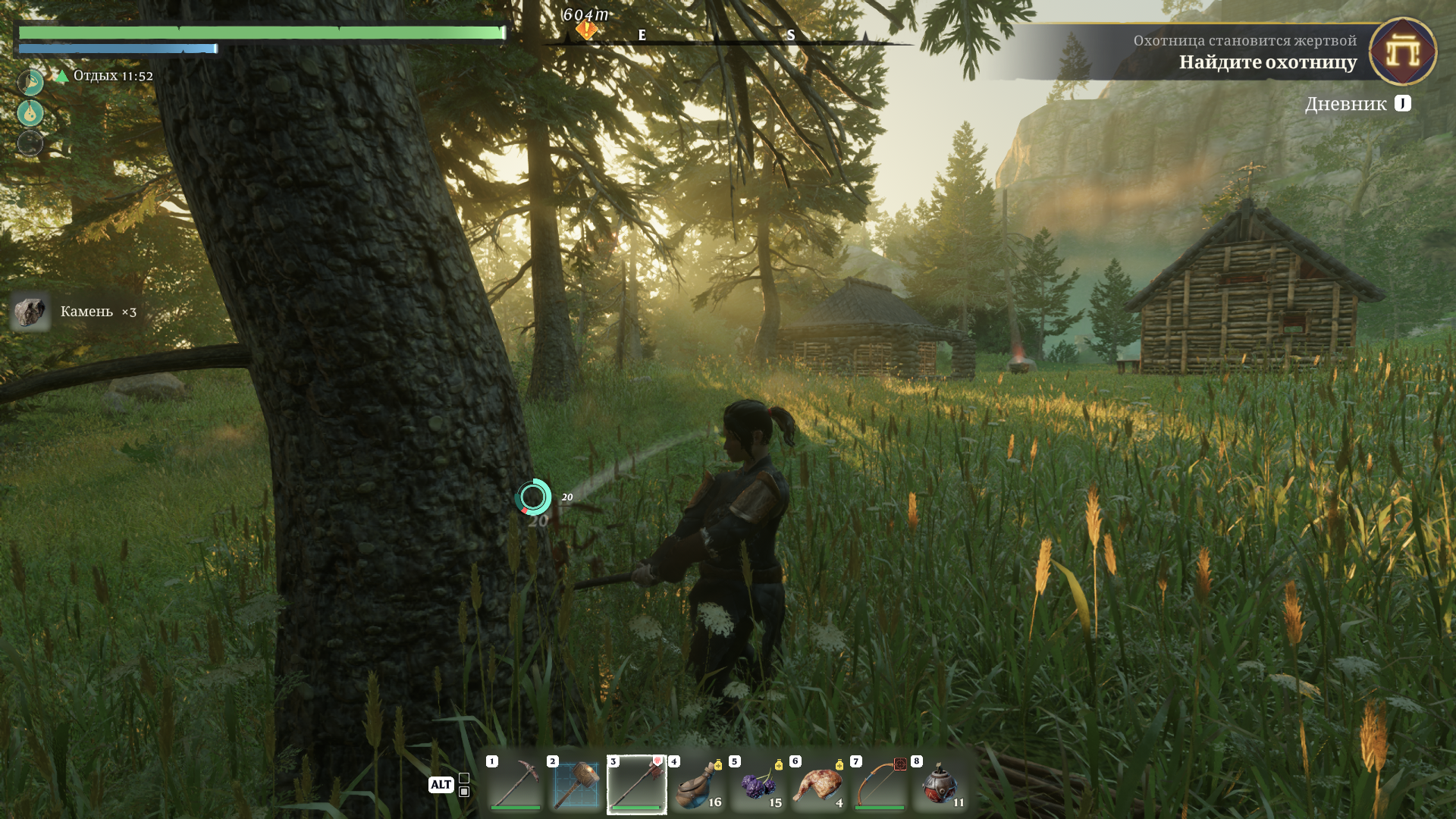Check the thirst droplet status icon
Viewport: 1456px width, 819px height.
click(30, 113)
